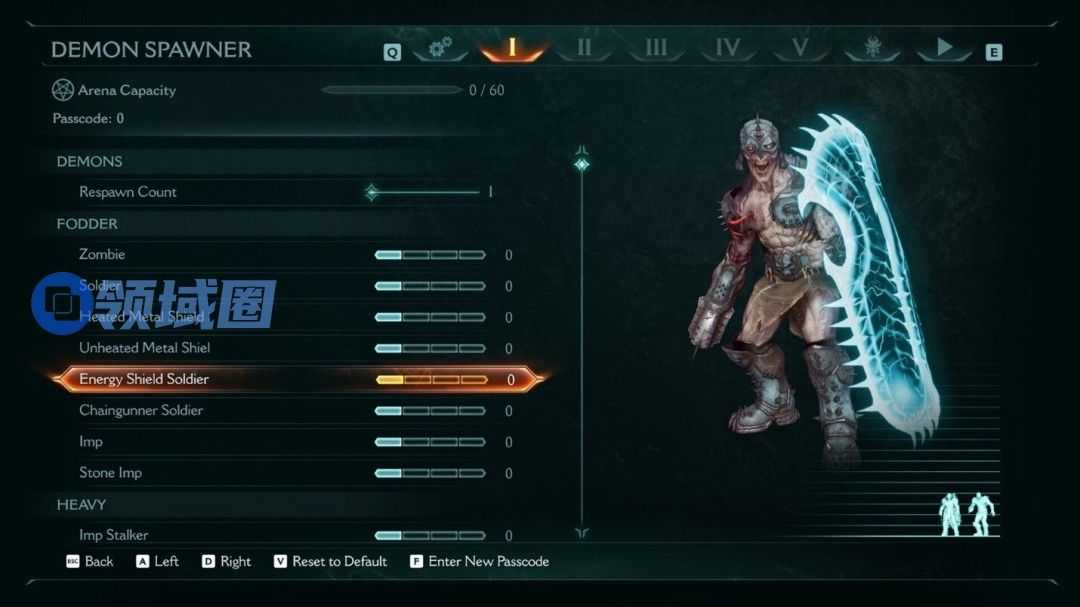This screenshot has width=1080, height=607.
Task: Select the Chaingunner Soldier row
Action: [141, 411]
